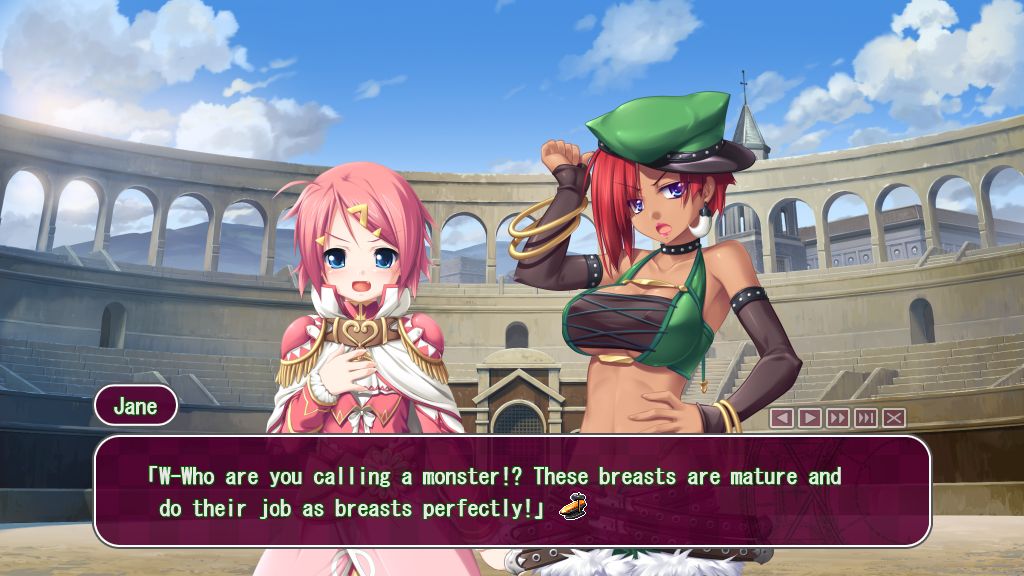This screenshot has width=1024, height=576.
Task: Advance the dialogue by clicking the text box
Action: tap(512, 491)
